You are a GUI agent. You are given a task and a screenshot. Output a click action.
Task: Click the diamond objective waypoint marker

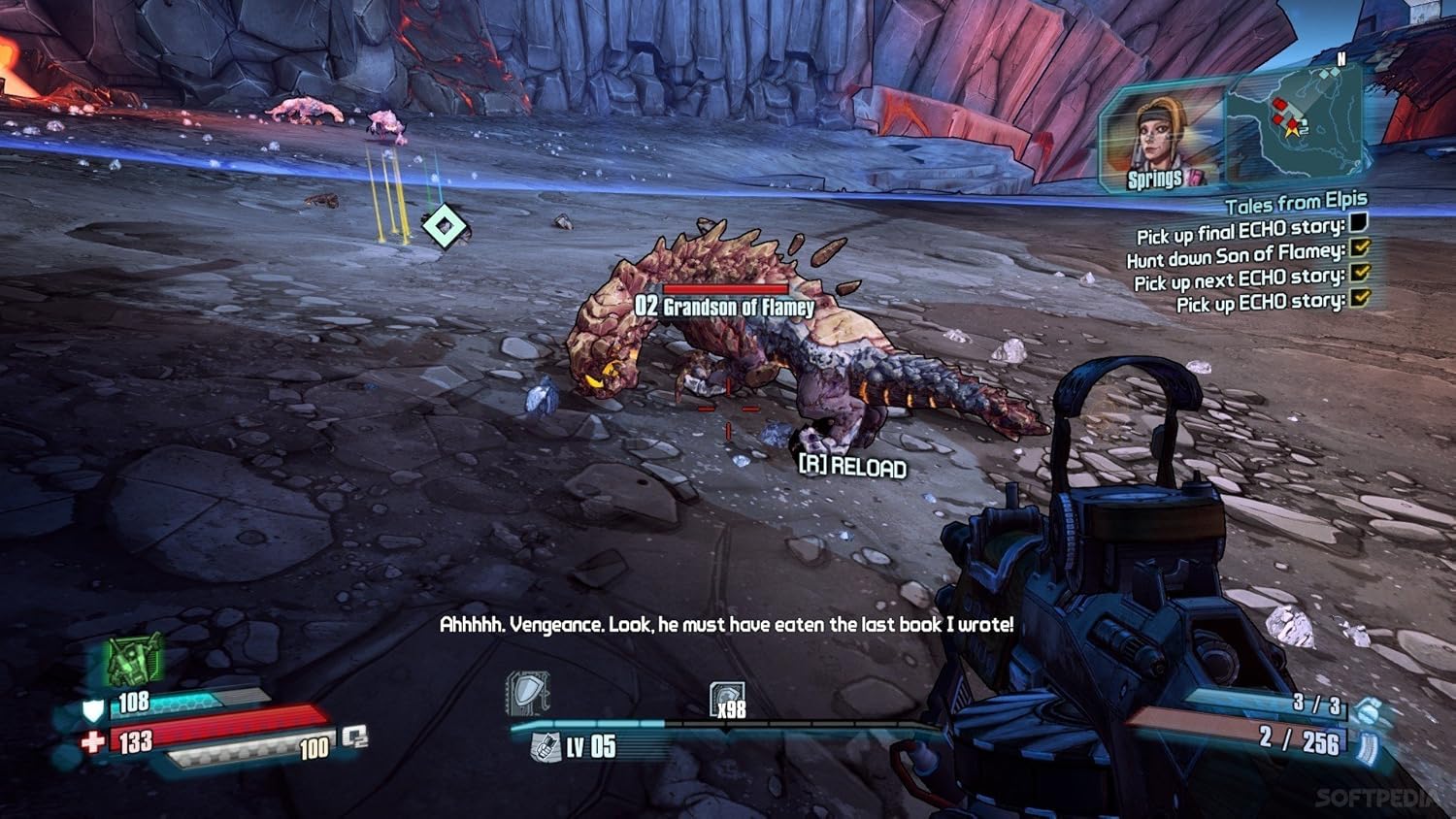click(445, 227)
